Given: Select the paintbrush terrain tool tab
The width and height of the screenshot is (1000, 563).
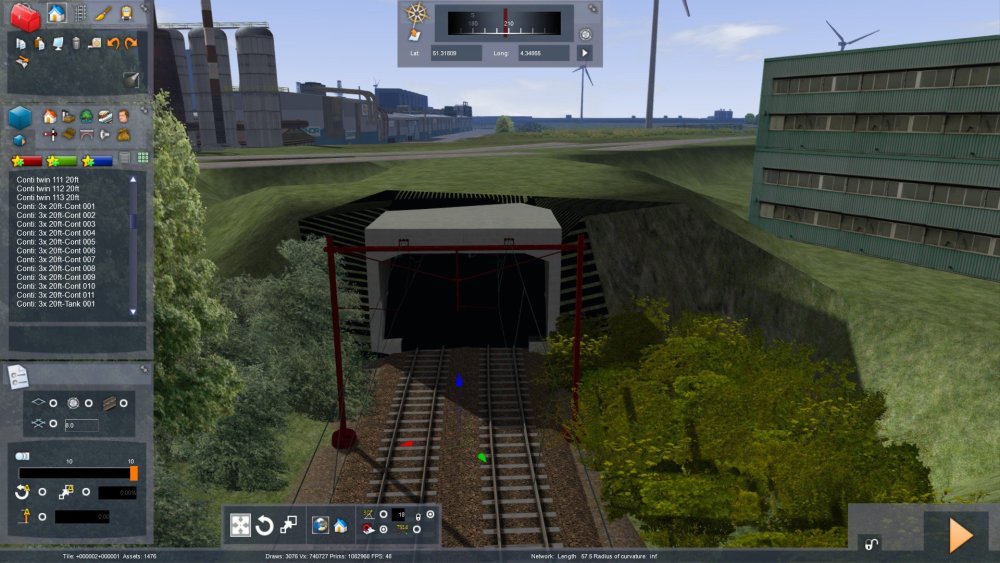Looking at the screenshot, I should (104, 14).
